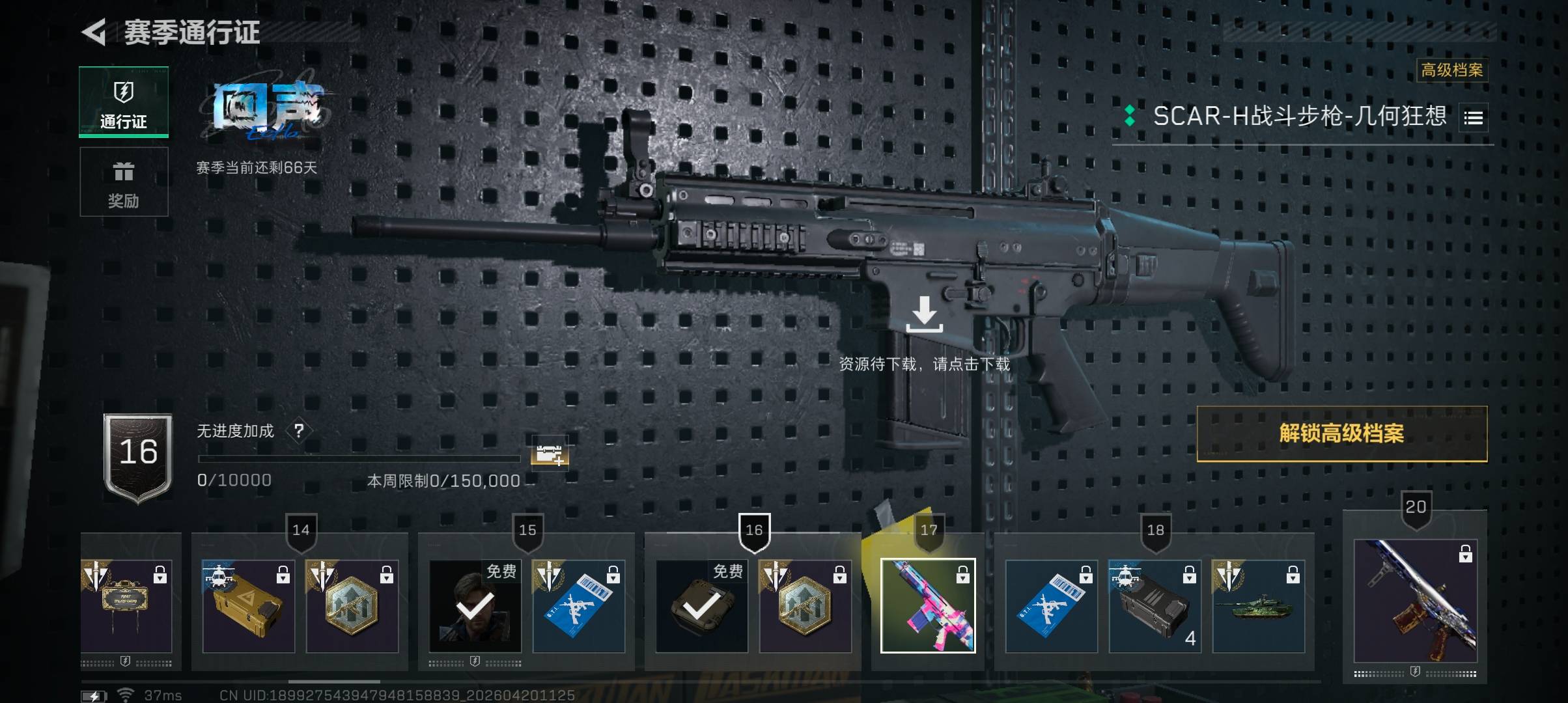Tap the download arrow to fetch resources
This screenshot has height=703, width=1568.
pyautogui.click(x=924, y=314)
